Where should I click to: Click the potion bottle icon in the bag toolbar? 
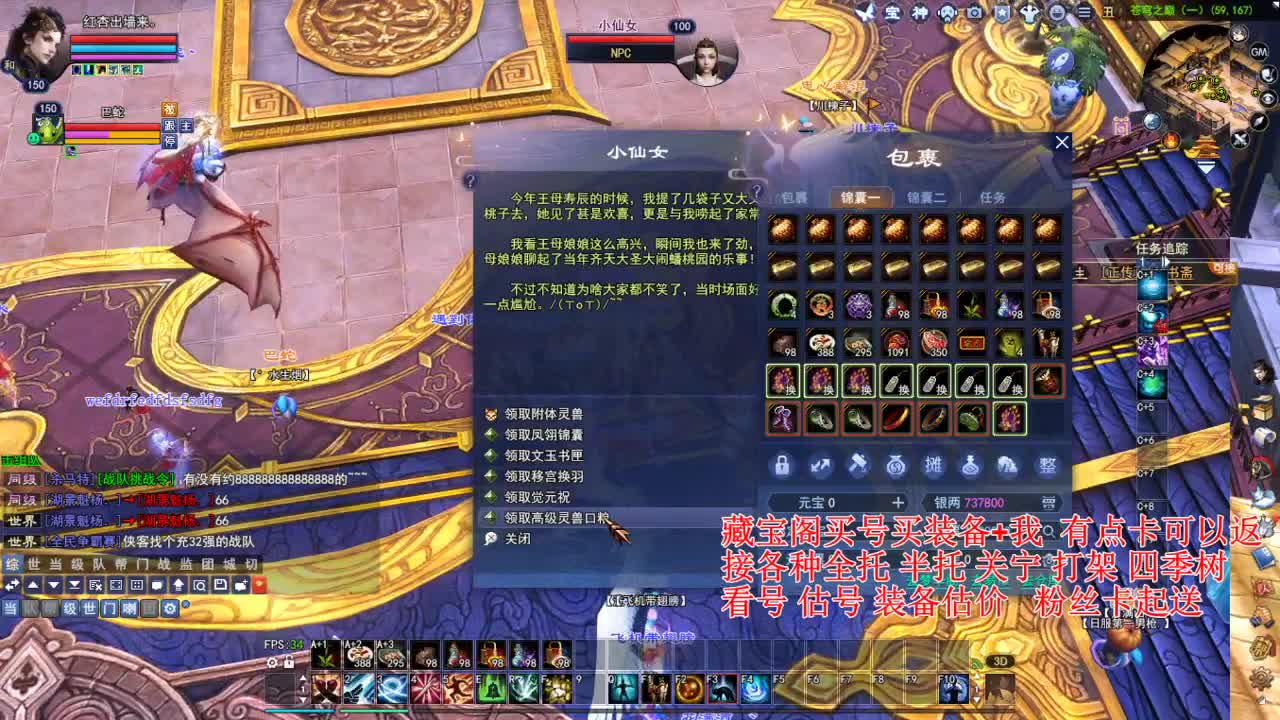tap(970, 465)
